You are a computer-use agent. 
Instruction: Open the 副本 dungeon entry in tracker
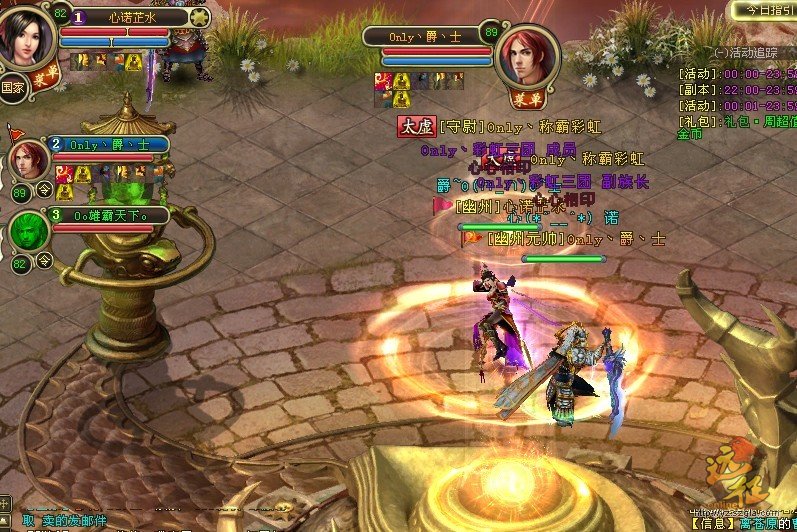click(x=735, y=90)
